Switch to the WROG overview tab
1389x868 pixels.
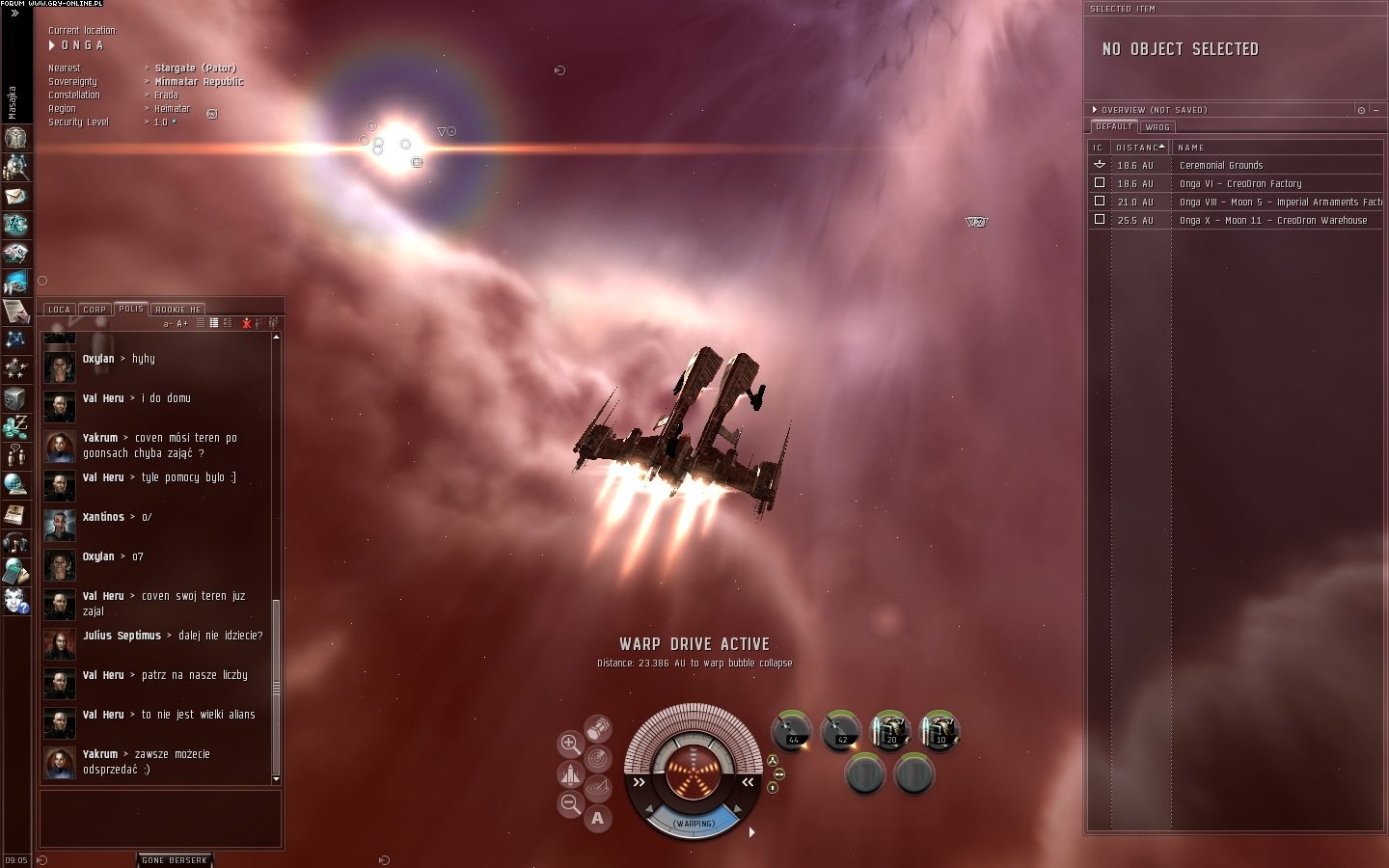pos(1157,127)
